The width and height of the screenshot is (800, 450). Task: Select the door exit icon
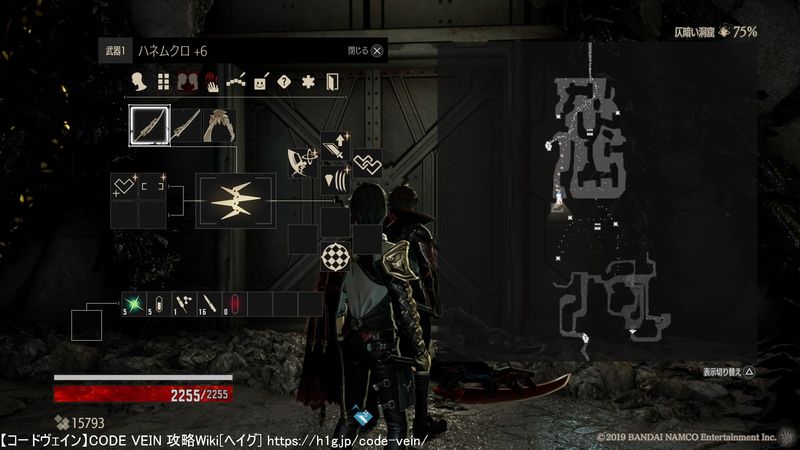(332, 82)
